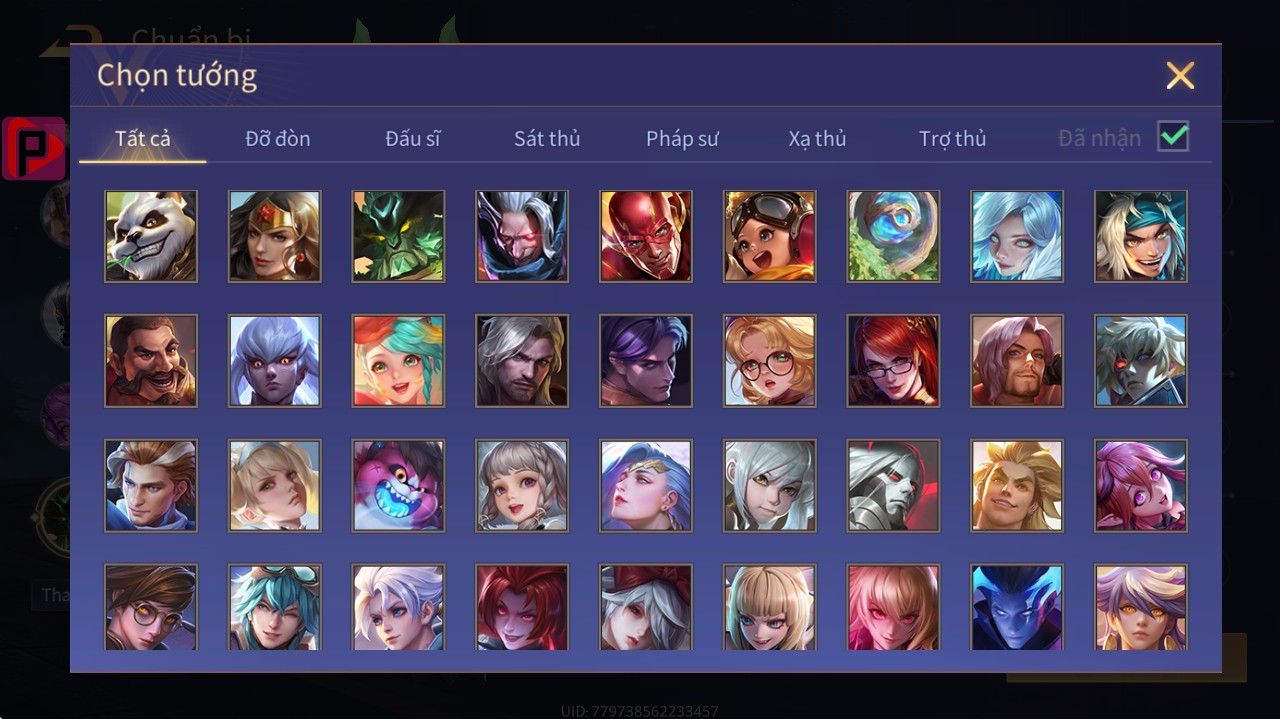Switch to the Pháp sư tab
1280x719 pixels.
pos(682,138)
